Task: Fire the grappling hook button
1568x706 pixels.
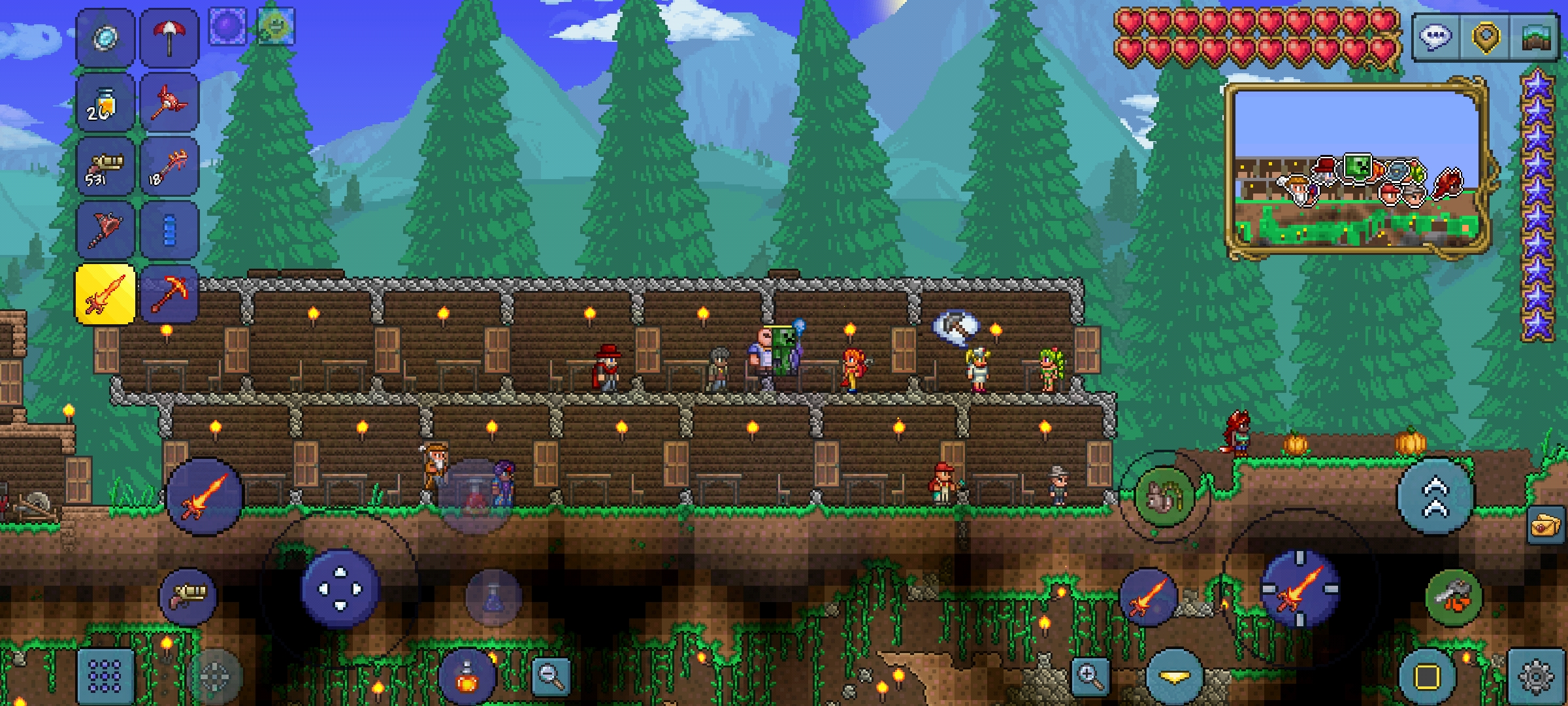Action: click(x=1454, y=596)
